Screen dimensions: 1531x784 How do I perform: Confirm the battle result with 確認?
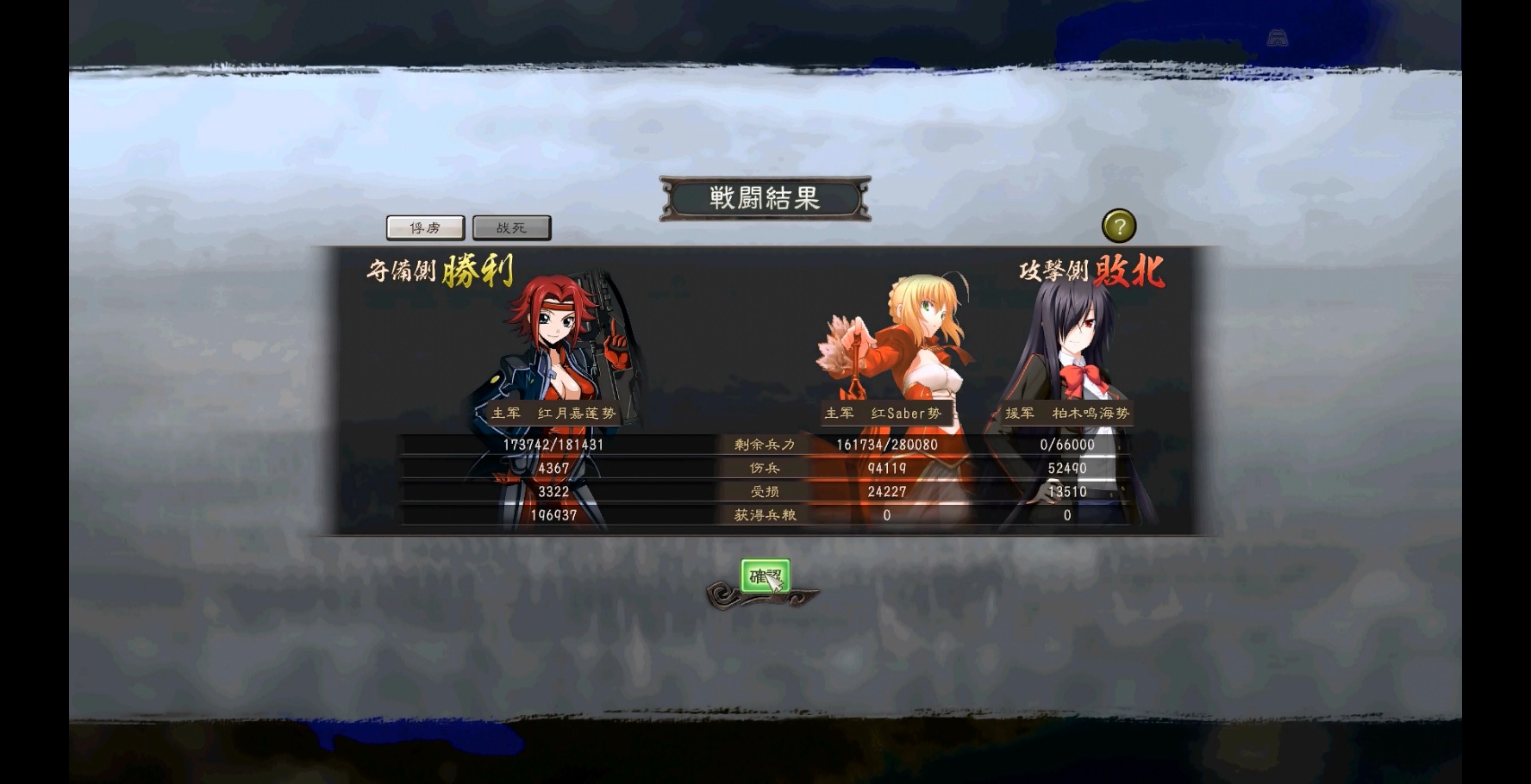click(x=765, y=576)
